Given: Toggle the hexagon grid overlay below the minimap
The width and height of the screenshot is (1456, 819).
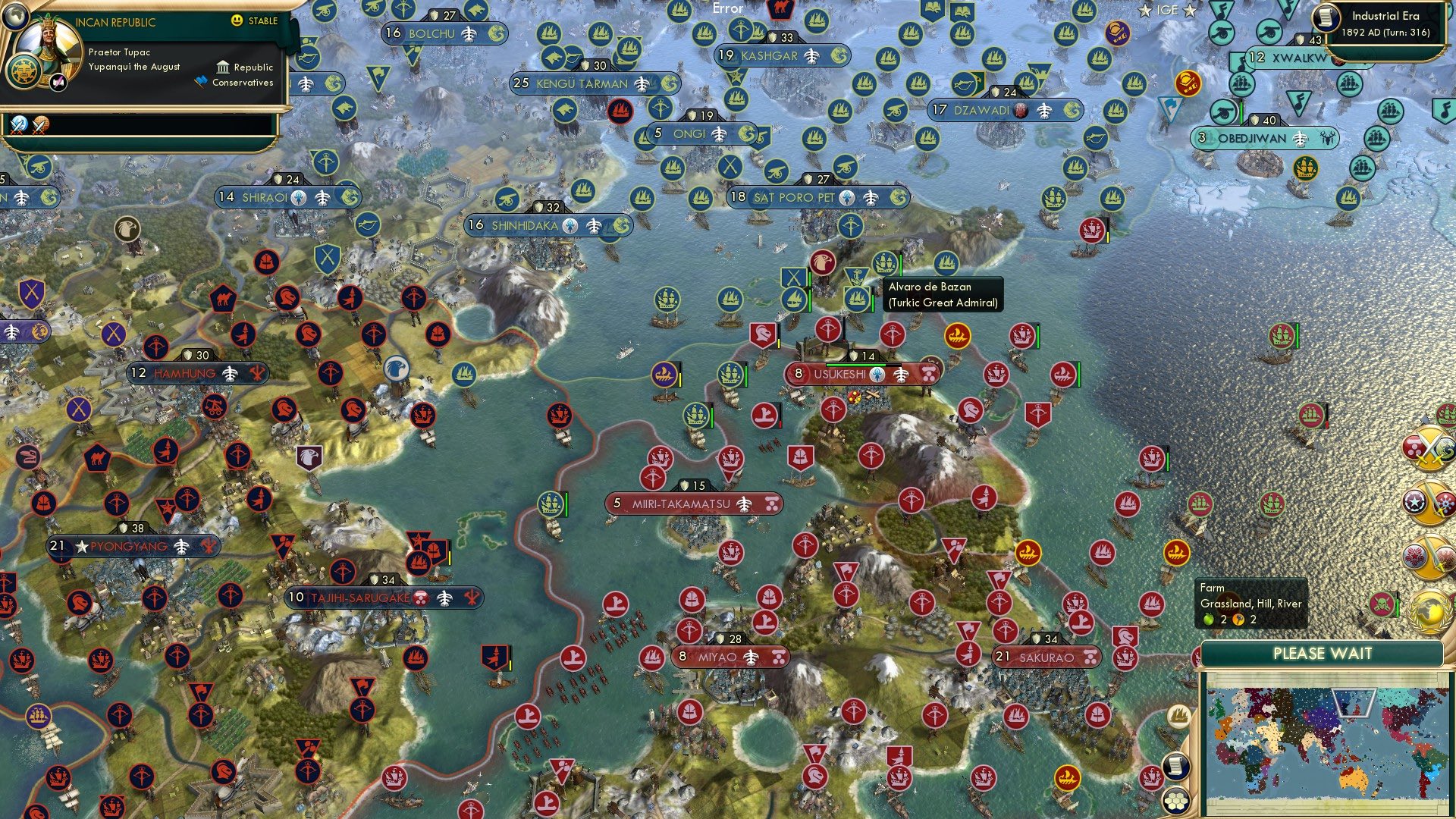Looking at the screenshot, I should tap(1177, 801).
